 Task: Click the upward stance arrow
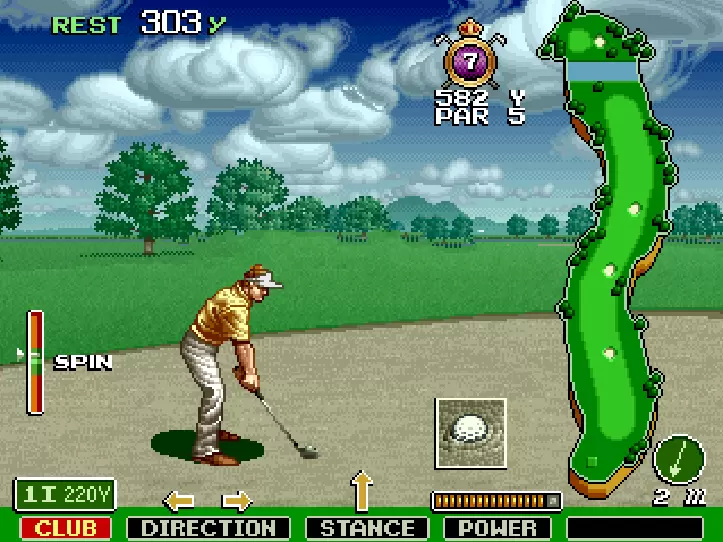(x=361, y=492)
